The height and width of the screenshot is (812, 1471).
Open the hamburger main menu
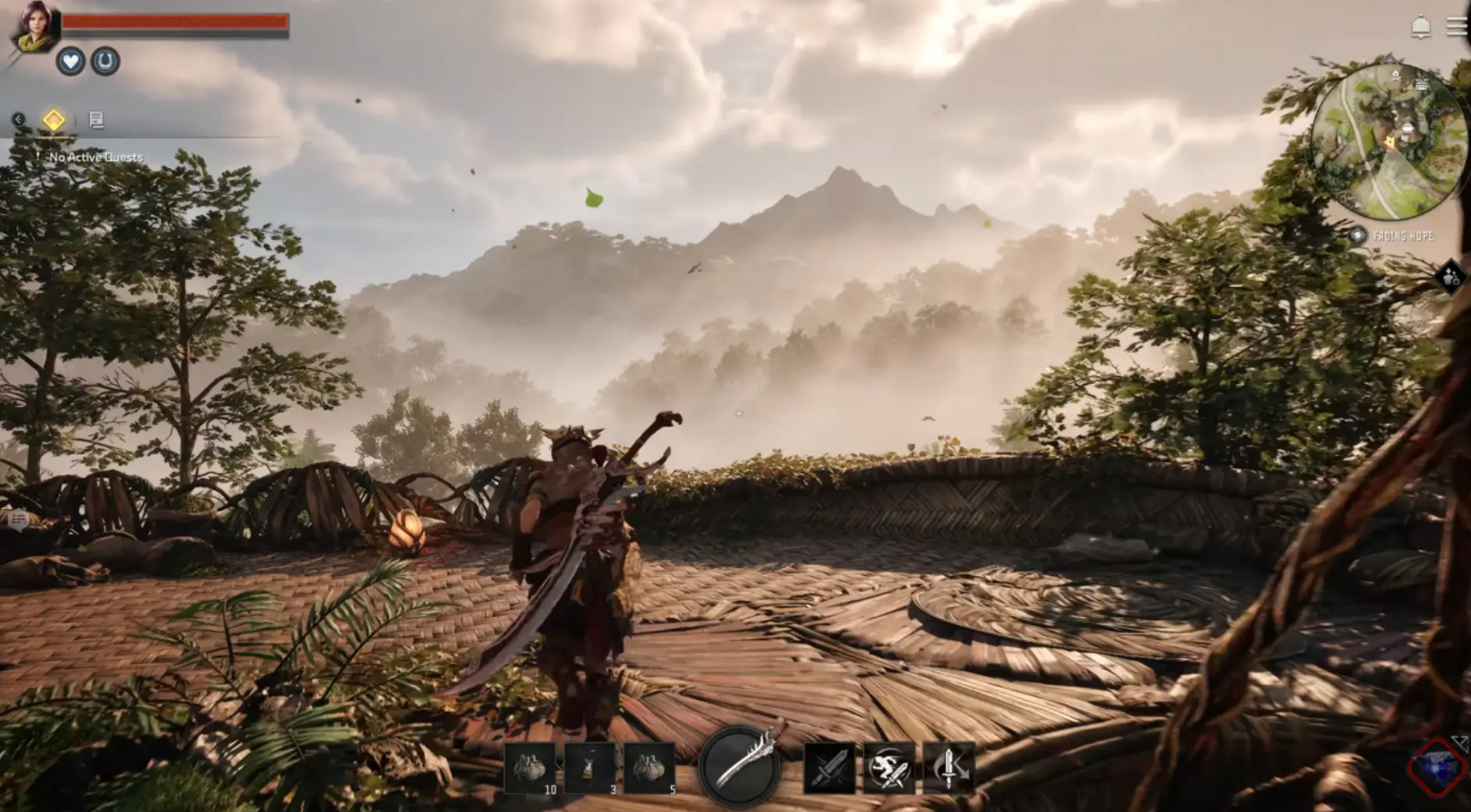pos(1458,27)
